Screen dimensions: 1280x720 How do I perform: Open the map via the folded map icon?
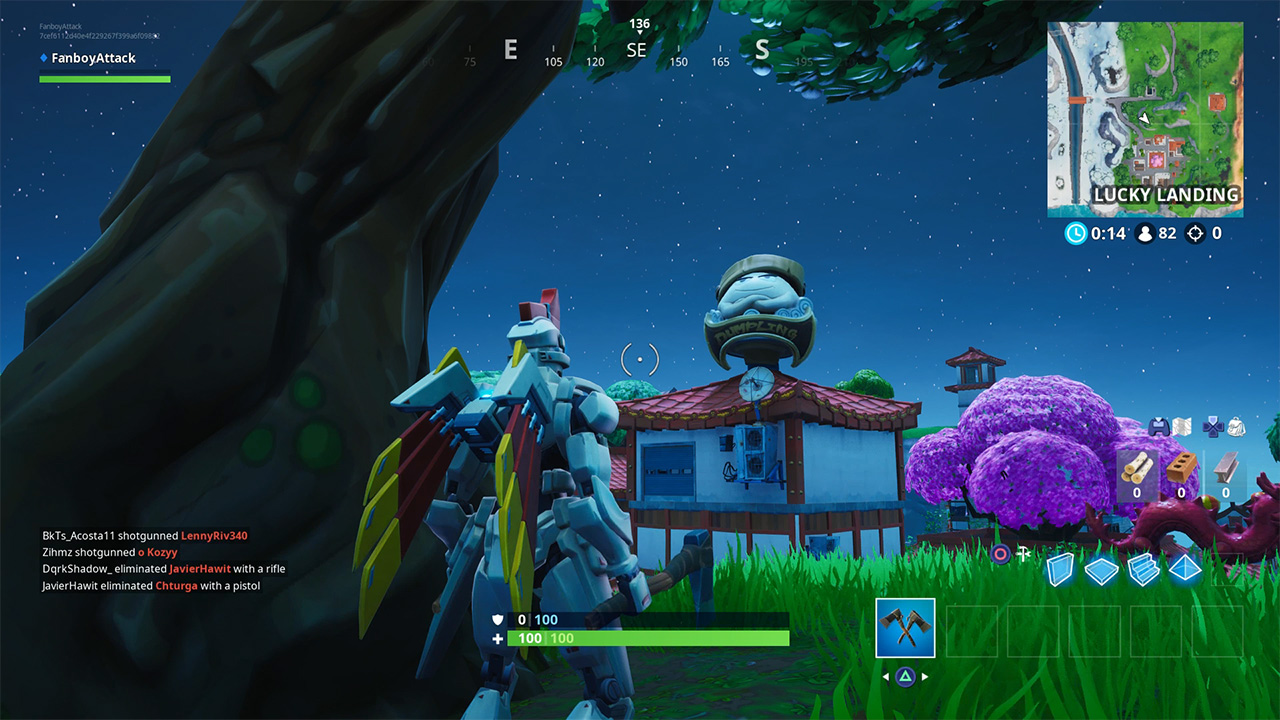[1184, 426]
